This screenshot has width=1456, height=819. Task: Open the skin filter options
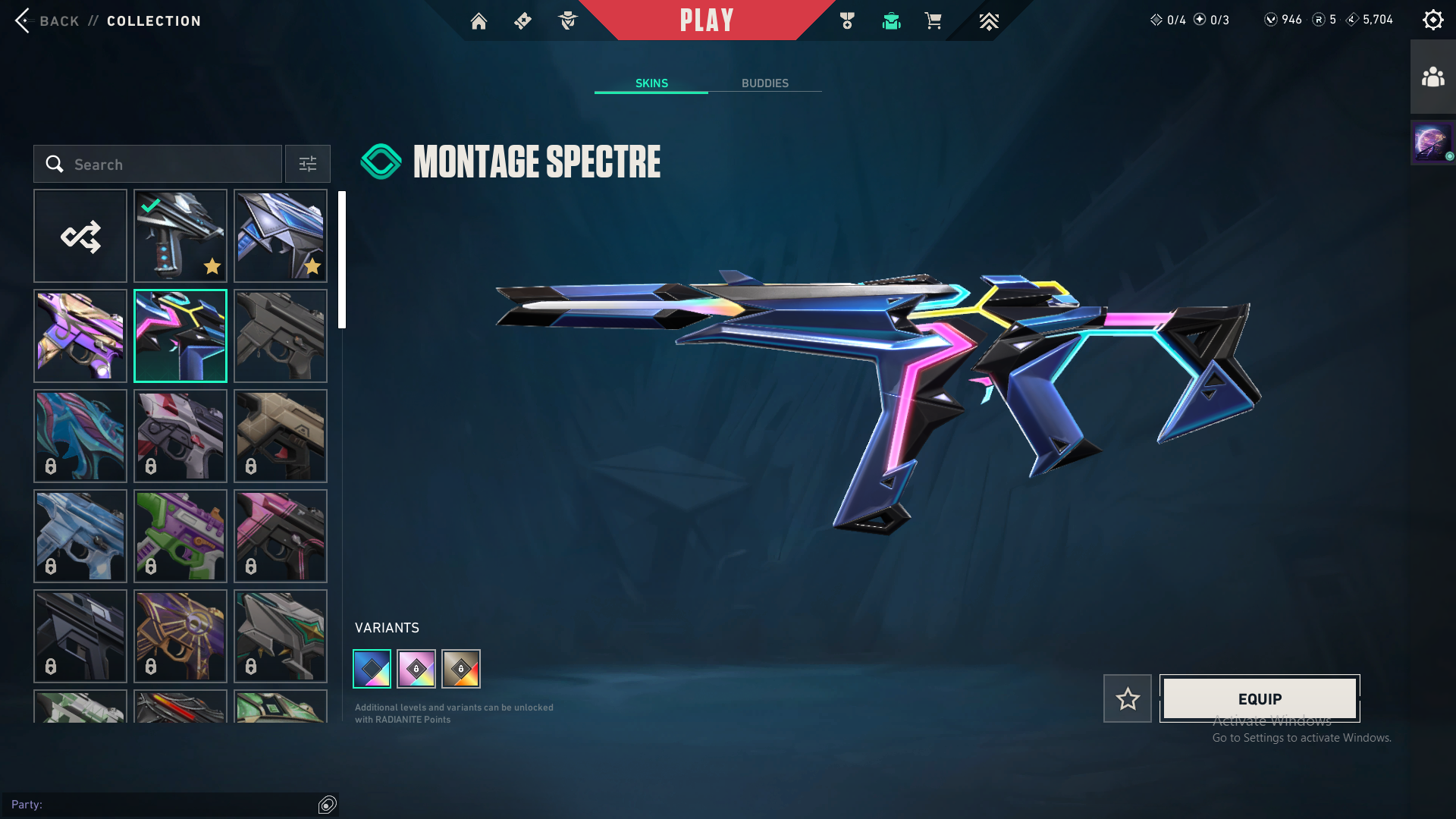[x=308, y=164]
